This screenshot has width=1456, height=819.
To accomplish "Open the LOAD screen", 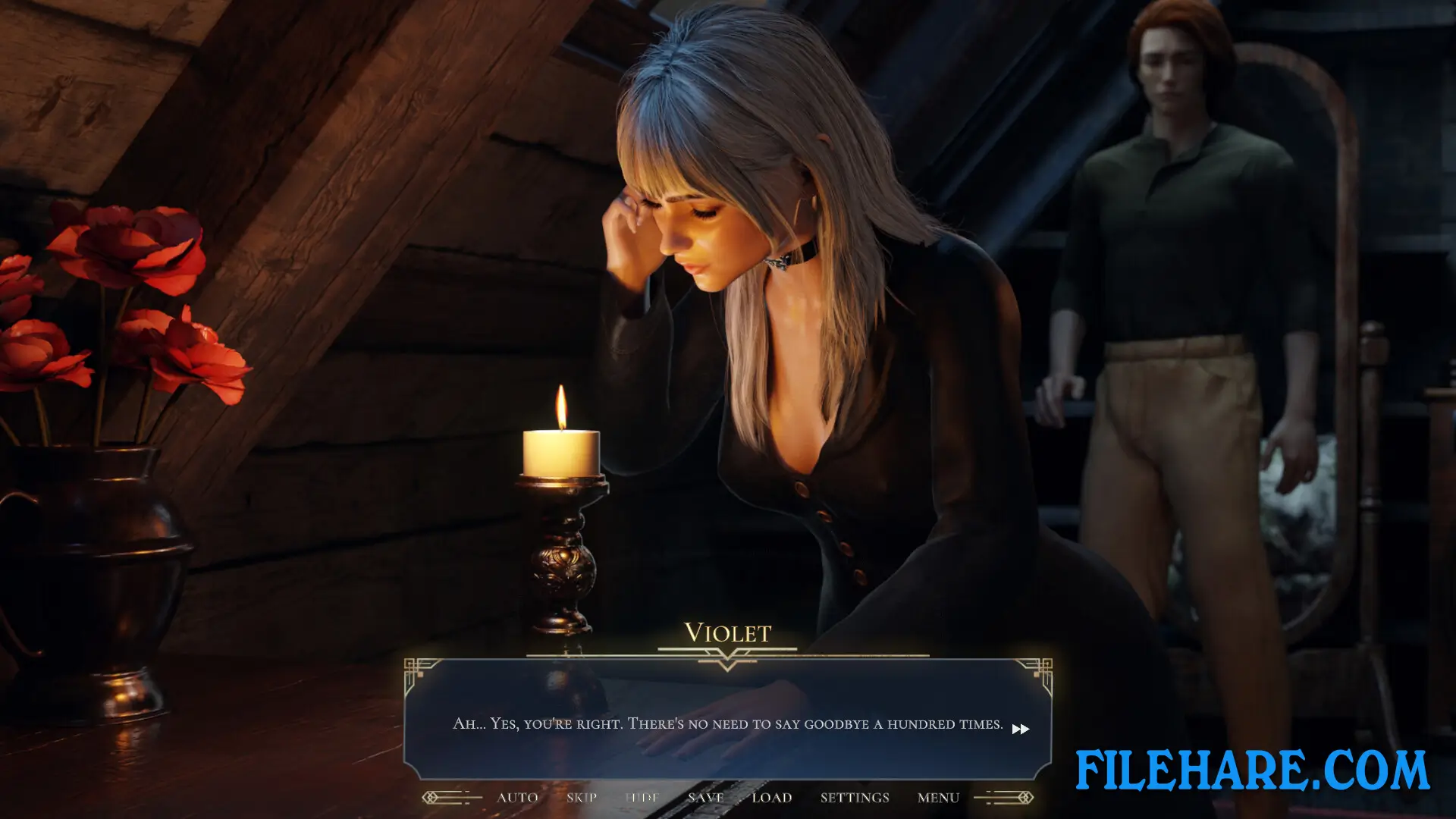I will (771, 798).
